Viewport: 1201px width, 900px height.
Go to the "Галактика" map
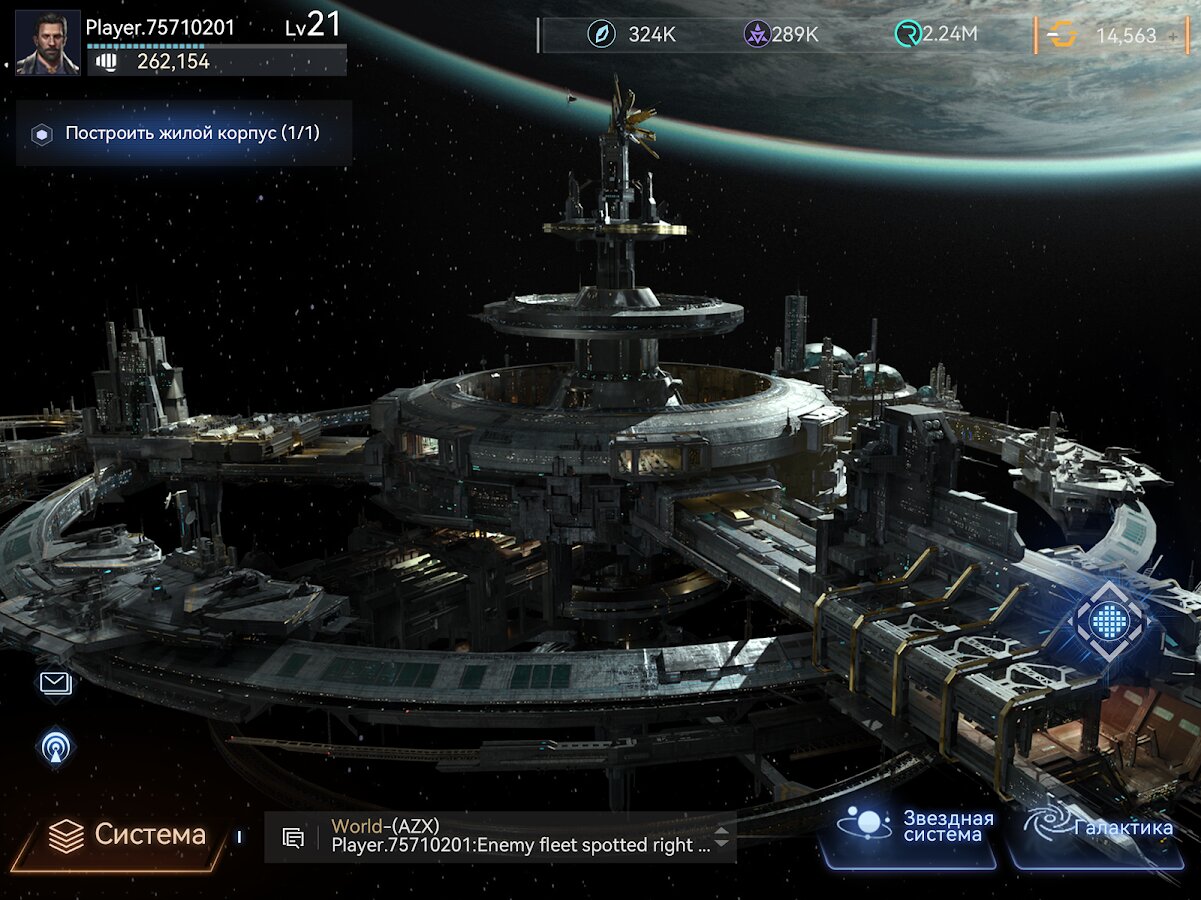(1100, 828)
